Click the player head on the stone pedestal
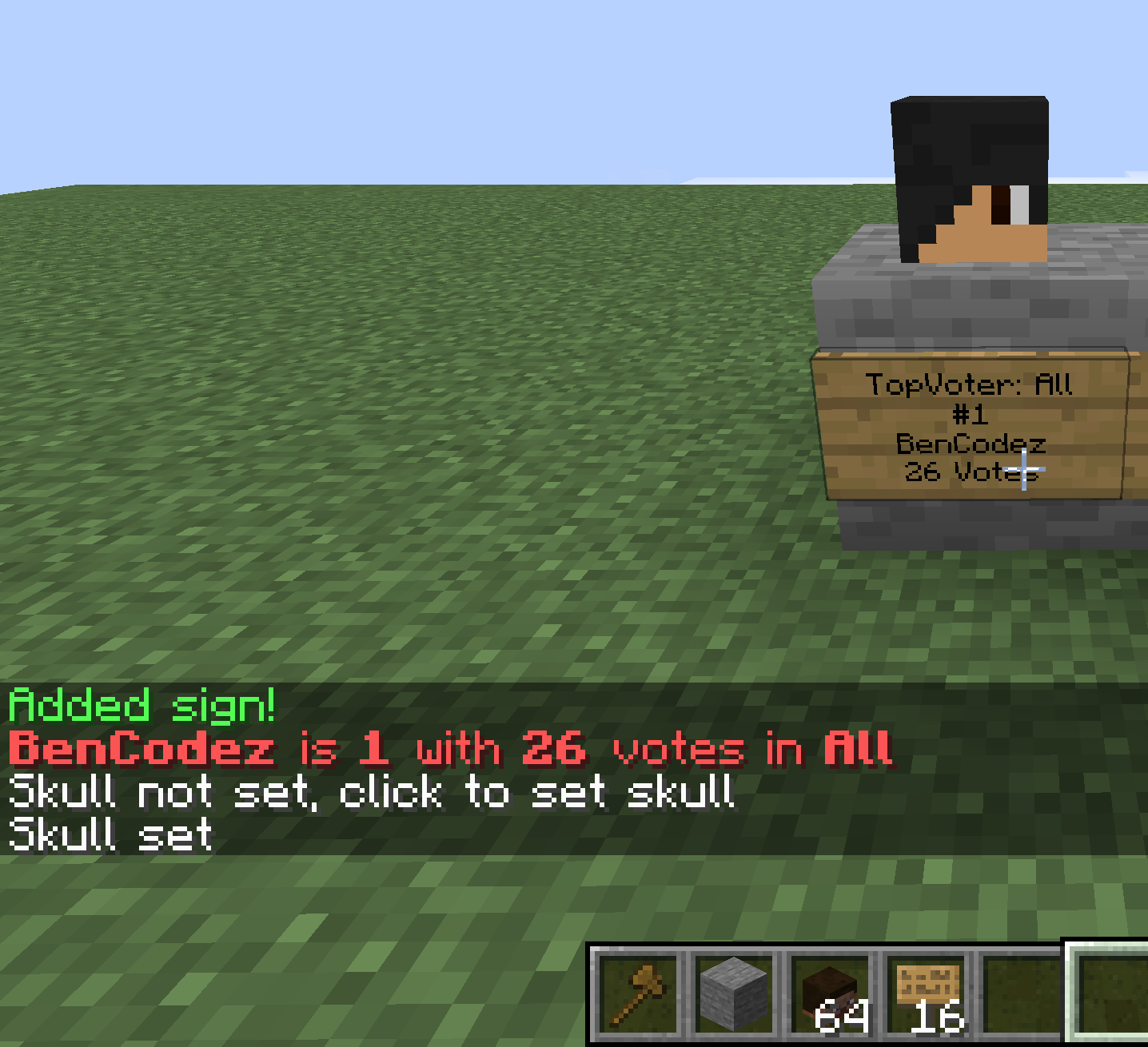 tap(971, 176)
